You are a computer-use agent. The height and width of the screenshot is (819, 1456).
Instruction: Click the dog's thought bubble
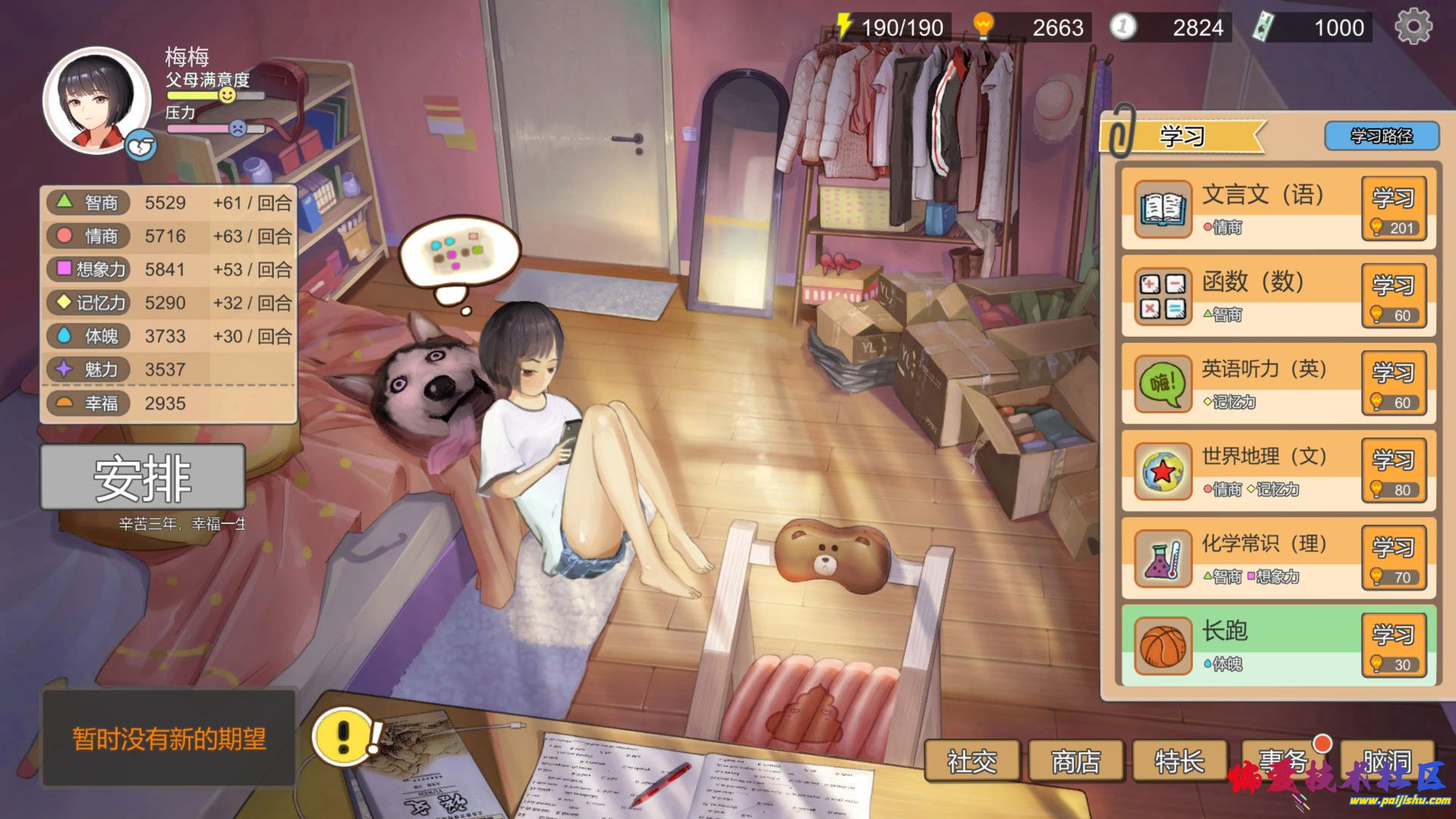458,254
